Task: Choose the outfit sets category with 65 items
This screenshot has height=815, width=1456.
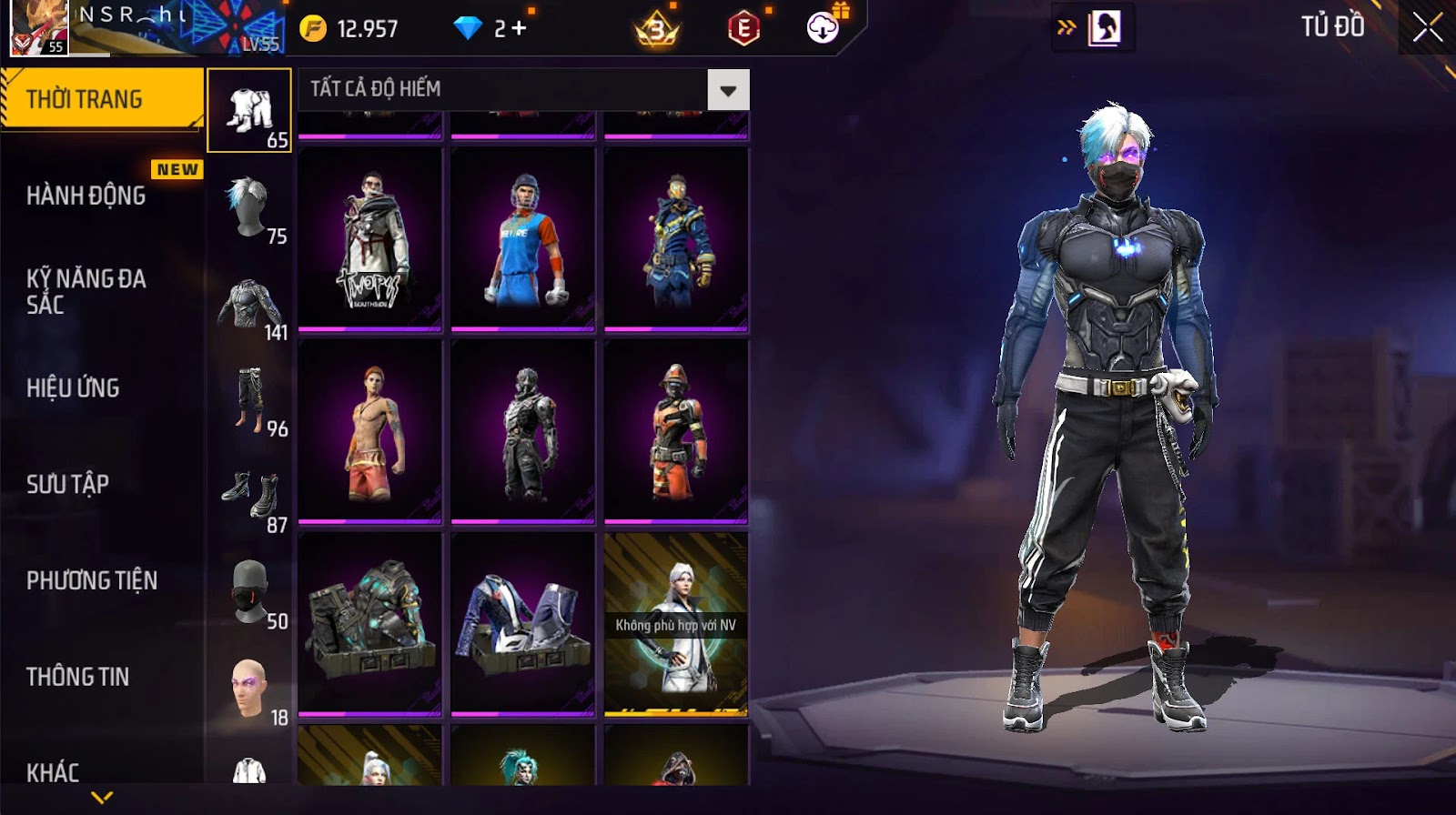Action: 249,111
